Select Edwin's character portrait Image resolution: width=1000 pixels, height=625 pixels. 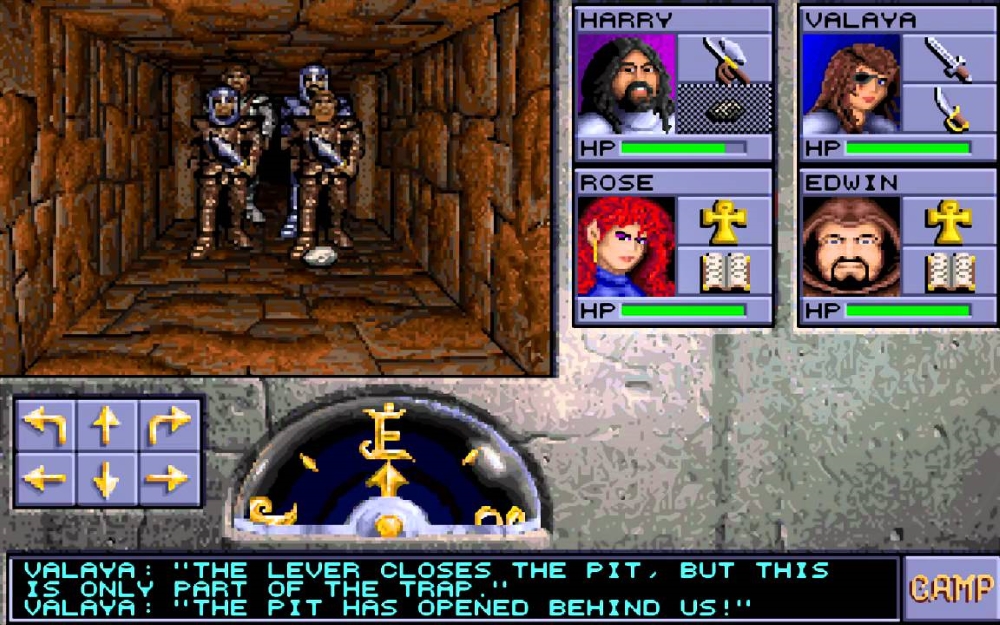[x=851, y=247]
